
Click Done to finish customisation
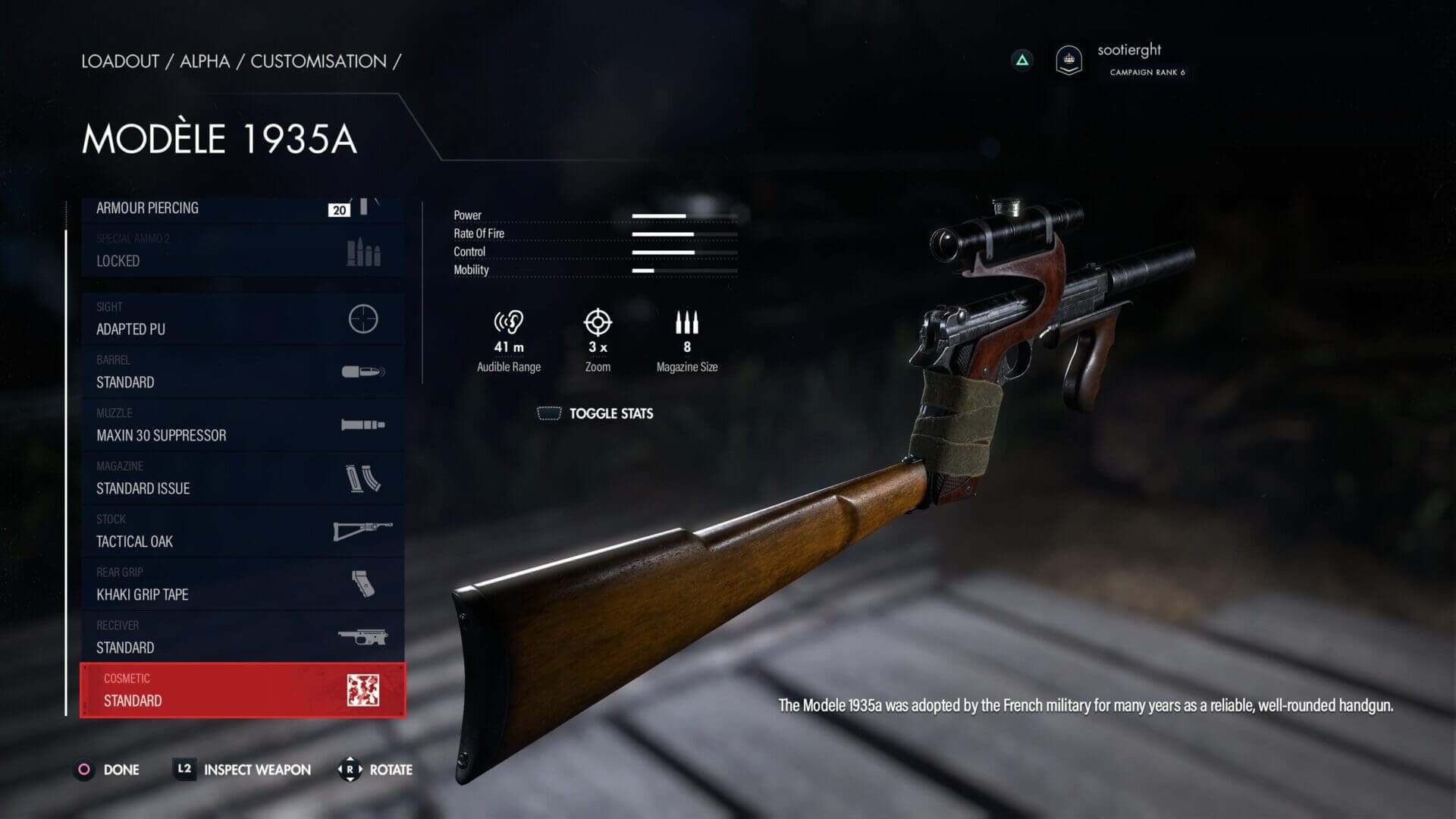point(107,770)
